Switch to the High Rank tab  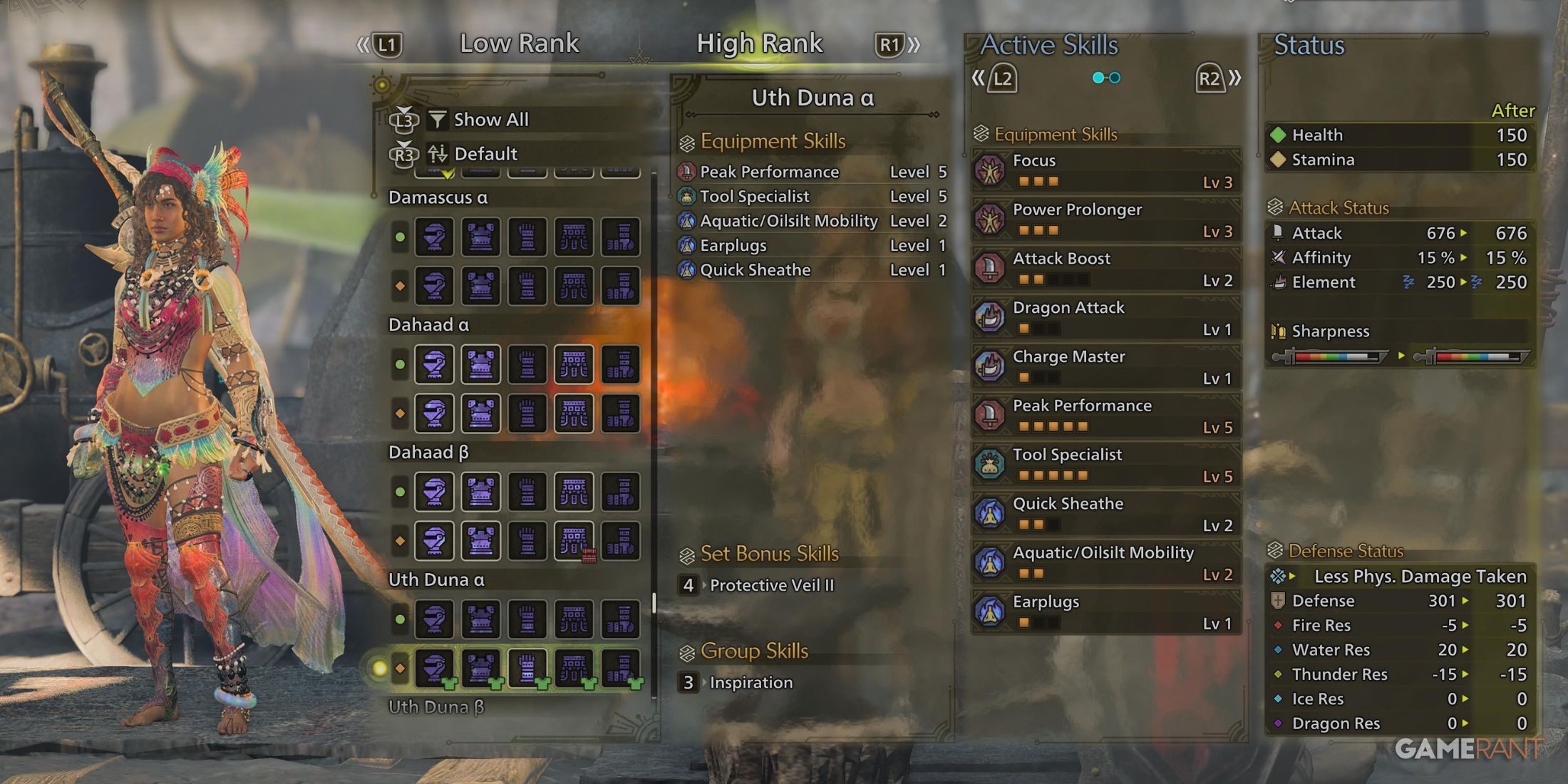click(x=759, y=43)
